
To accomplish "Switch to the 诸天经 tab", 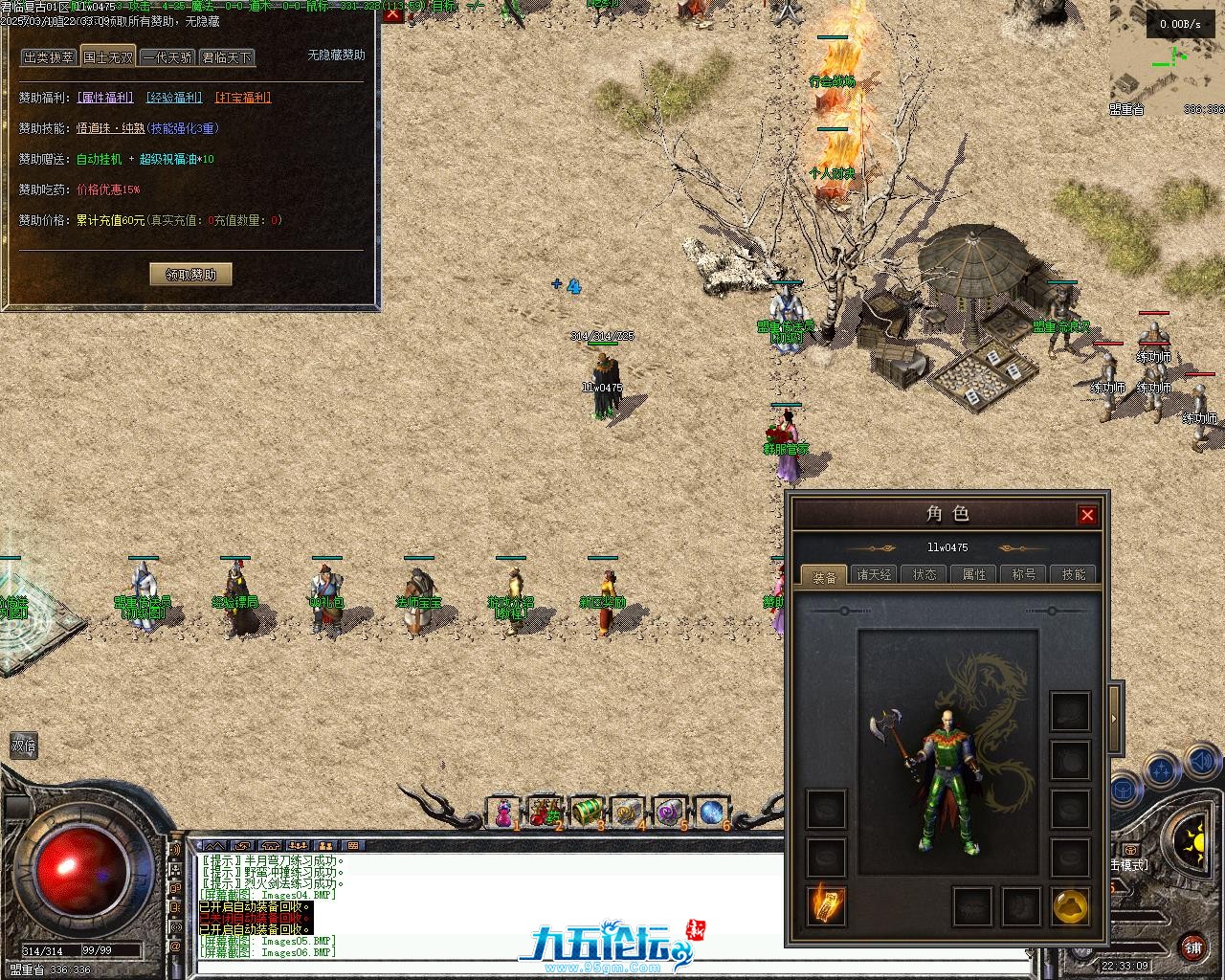I will coord(874,574).
